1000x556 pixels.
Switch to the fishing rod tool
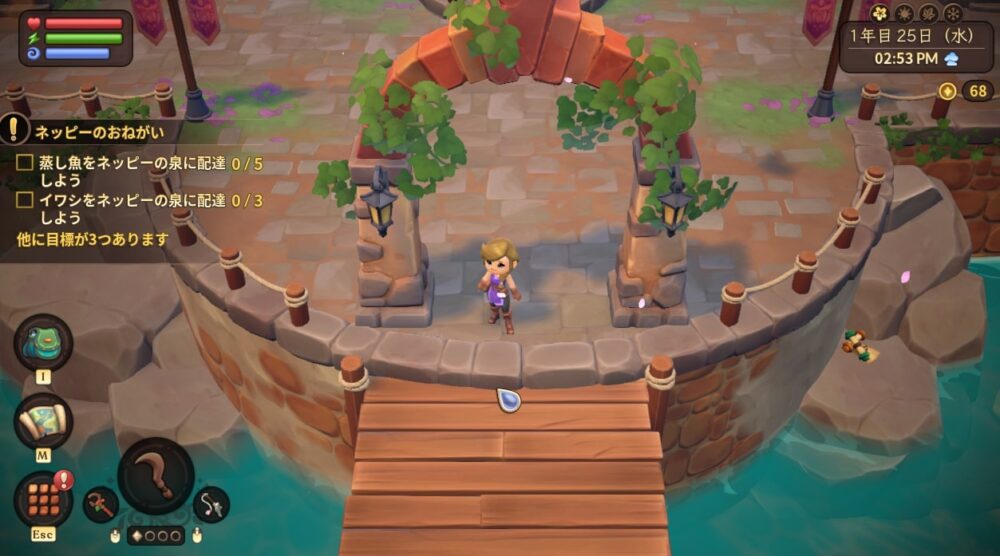click(211, 504)
